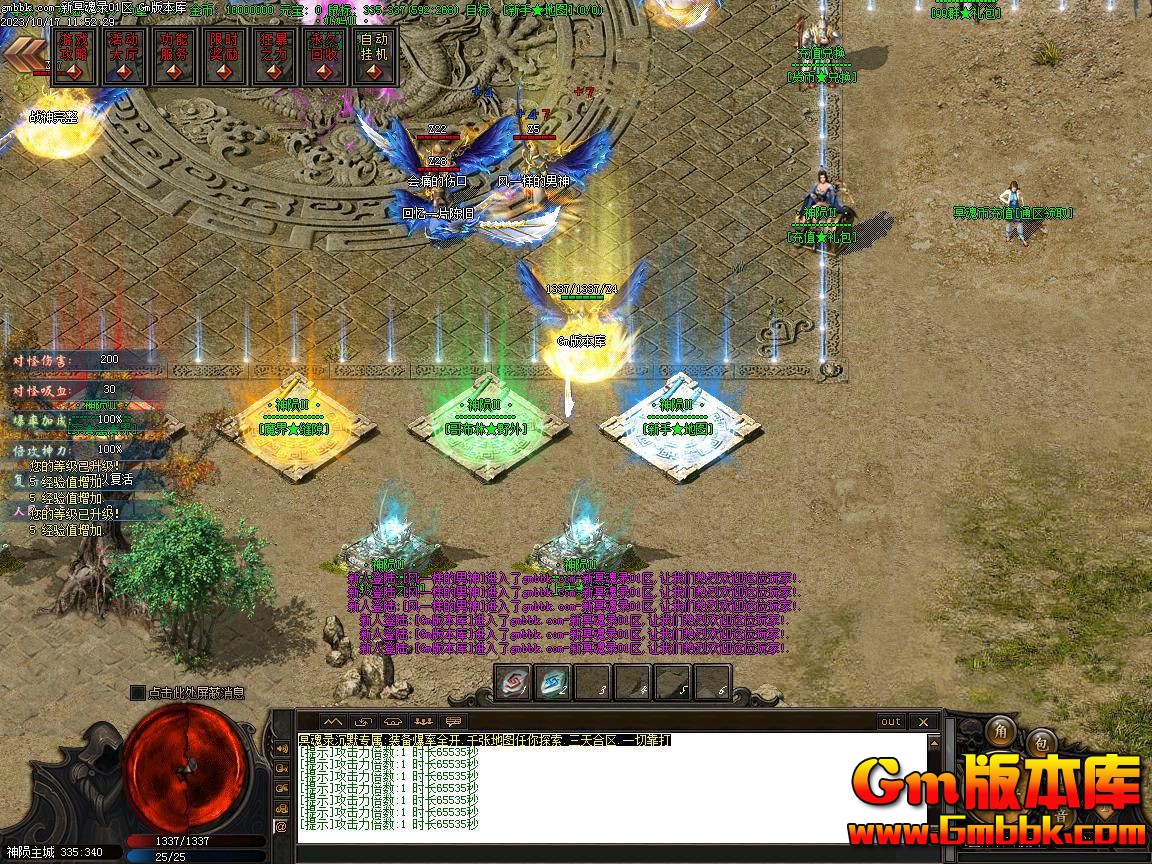Toggle the 自动挂机 auto-battle button
Viewport: 1152px width, 864px height.
click(373, 56)
